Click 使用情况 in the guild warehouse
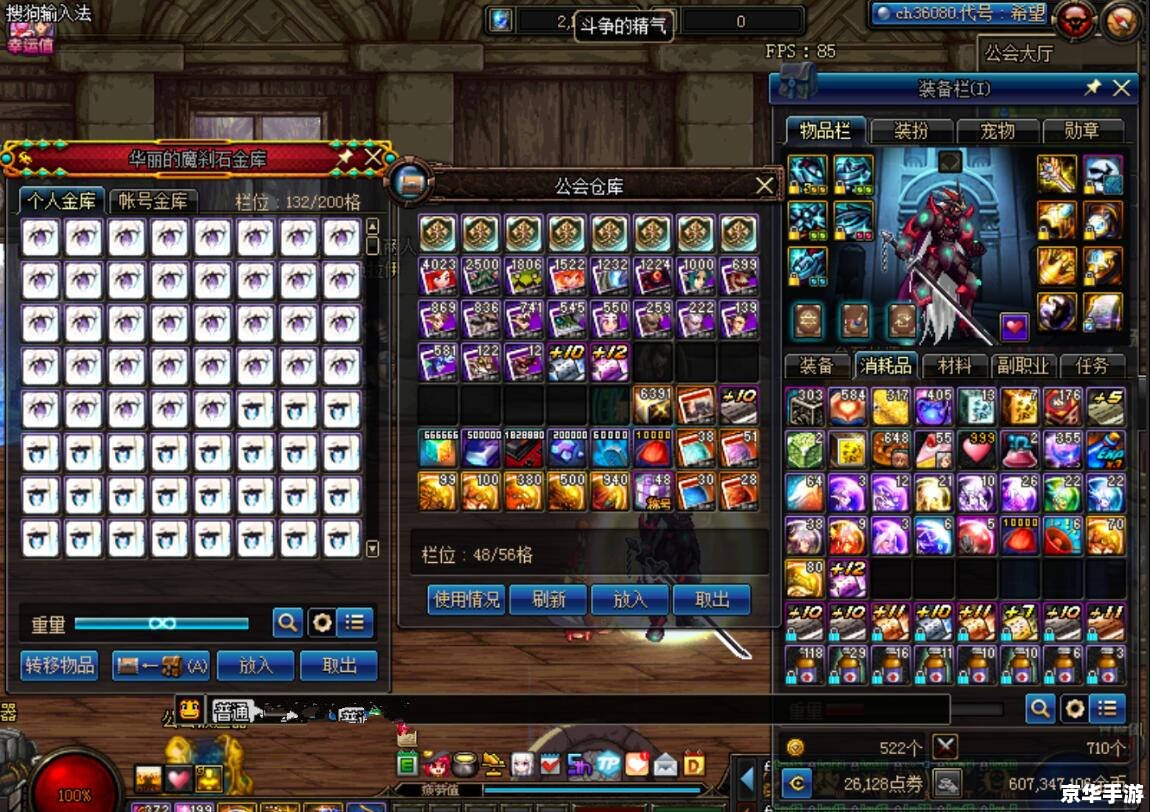The width and height of the screenshot is (1150, 812). click(466, 599)
